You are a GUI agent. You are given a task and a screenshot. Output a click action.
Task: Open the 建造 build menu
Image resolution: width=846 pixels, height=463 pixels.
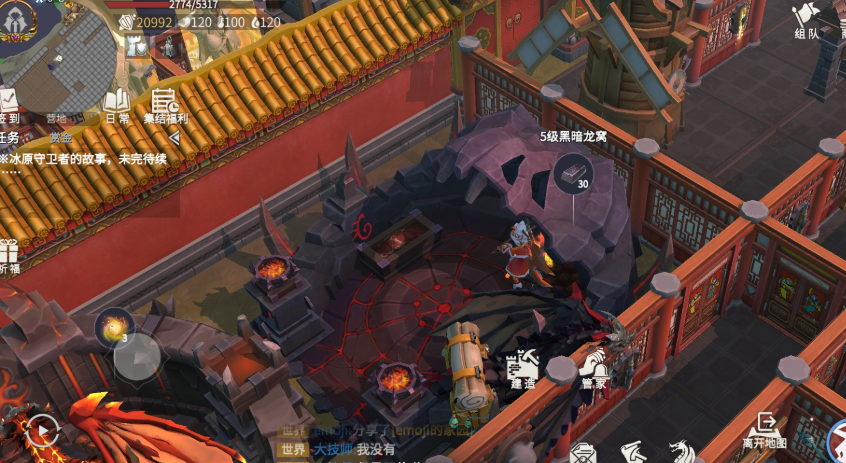[523, 370]
